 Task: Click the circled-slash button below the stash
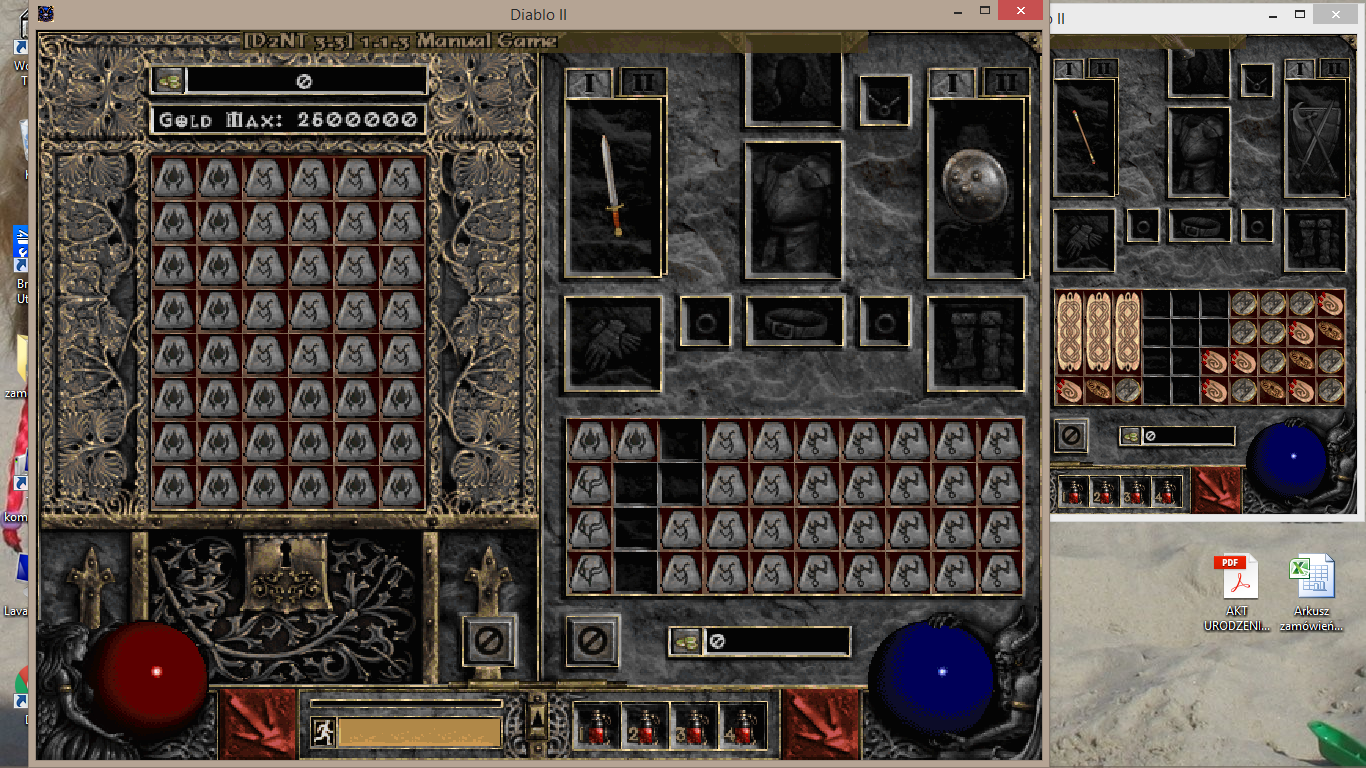(x=489, y=642)
